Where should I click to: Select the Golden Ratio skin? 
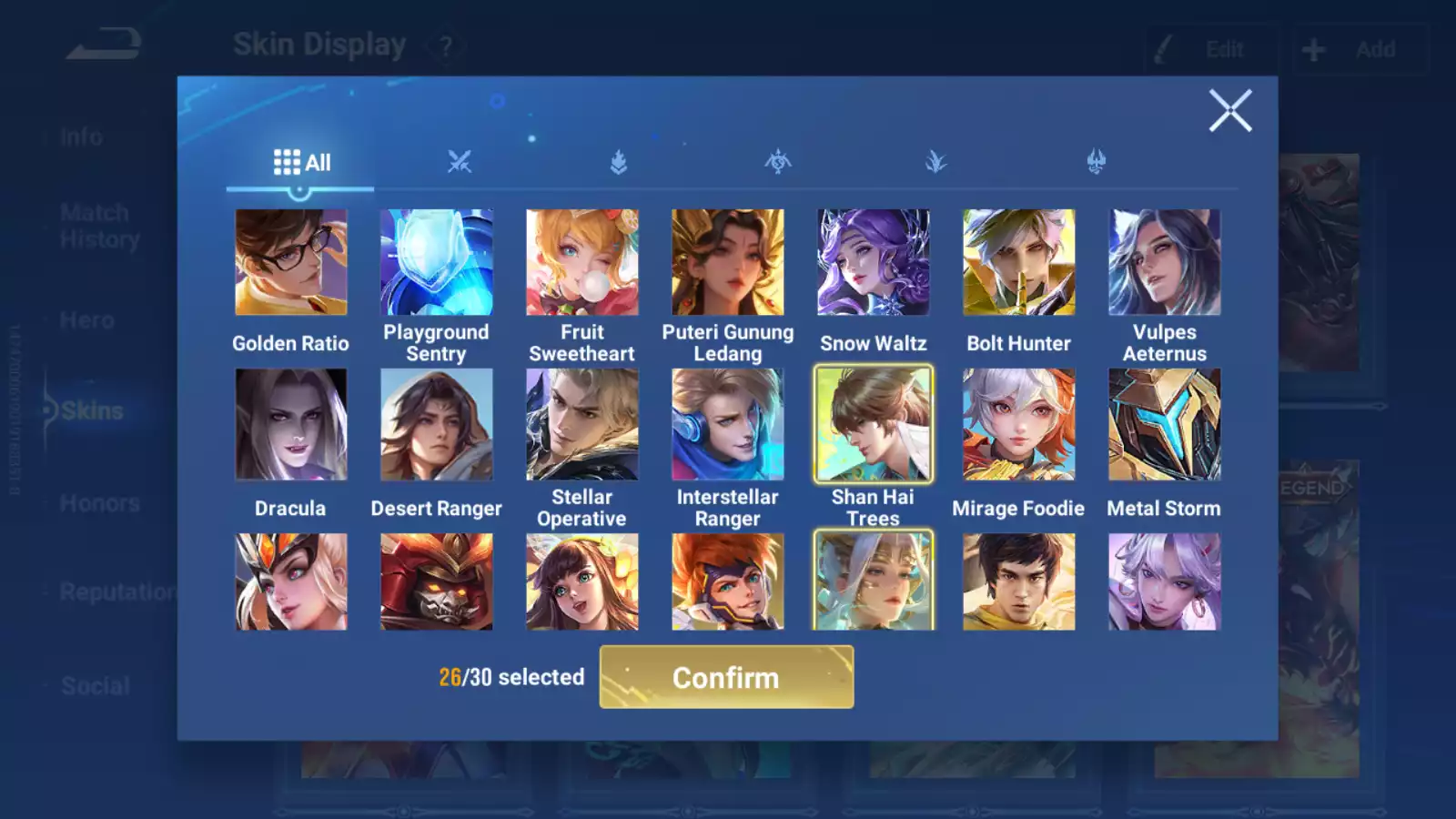(291, 263)
